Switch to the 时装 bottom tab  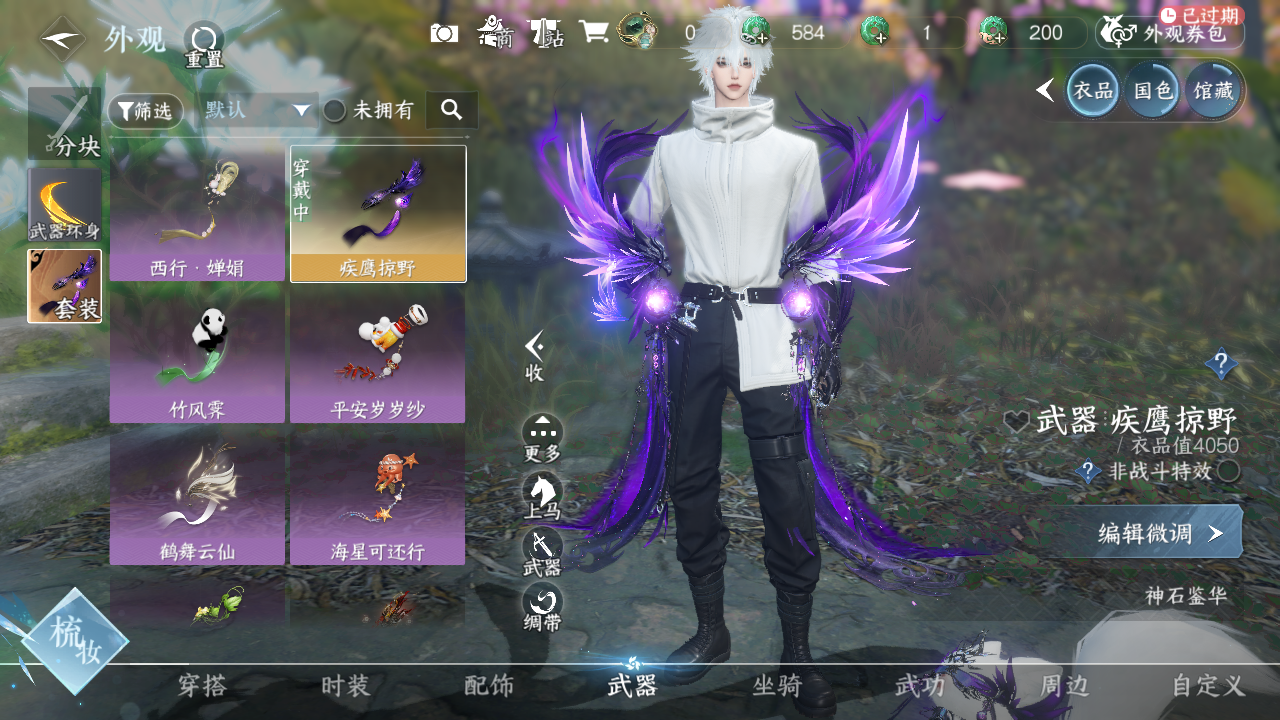[x=345, y=686]
